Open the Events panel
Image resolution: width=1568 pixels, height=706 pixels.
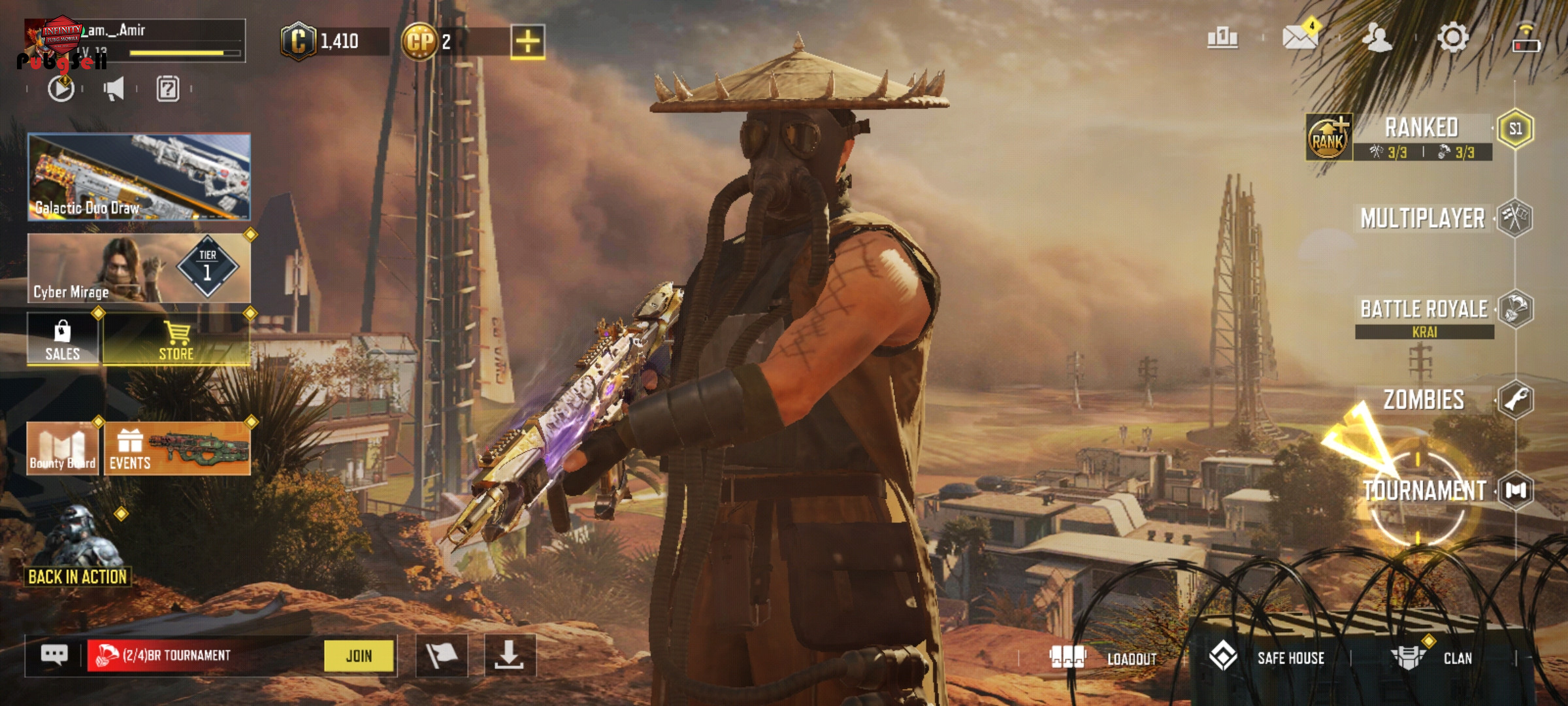[177, 448]
